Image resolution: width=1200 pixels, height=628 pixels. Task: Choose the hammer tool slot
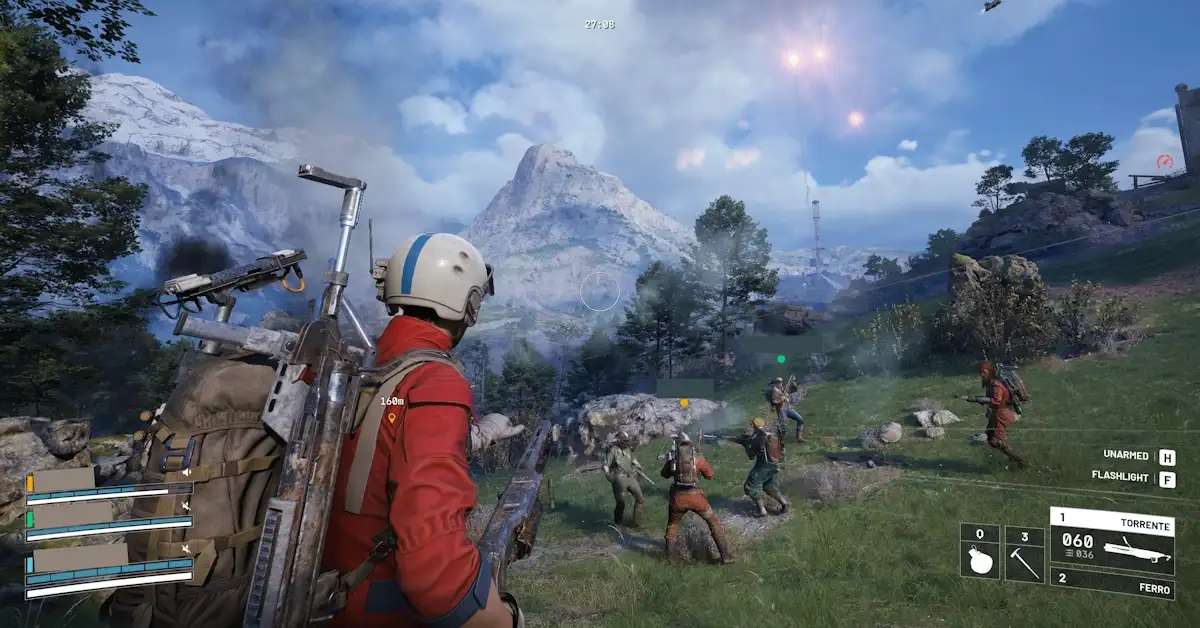[1024, 552]
